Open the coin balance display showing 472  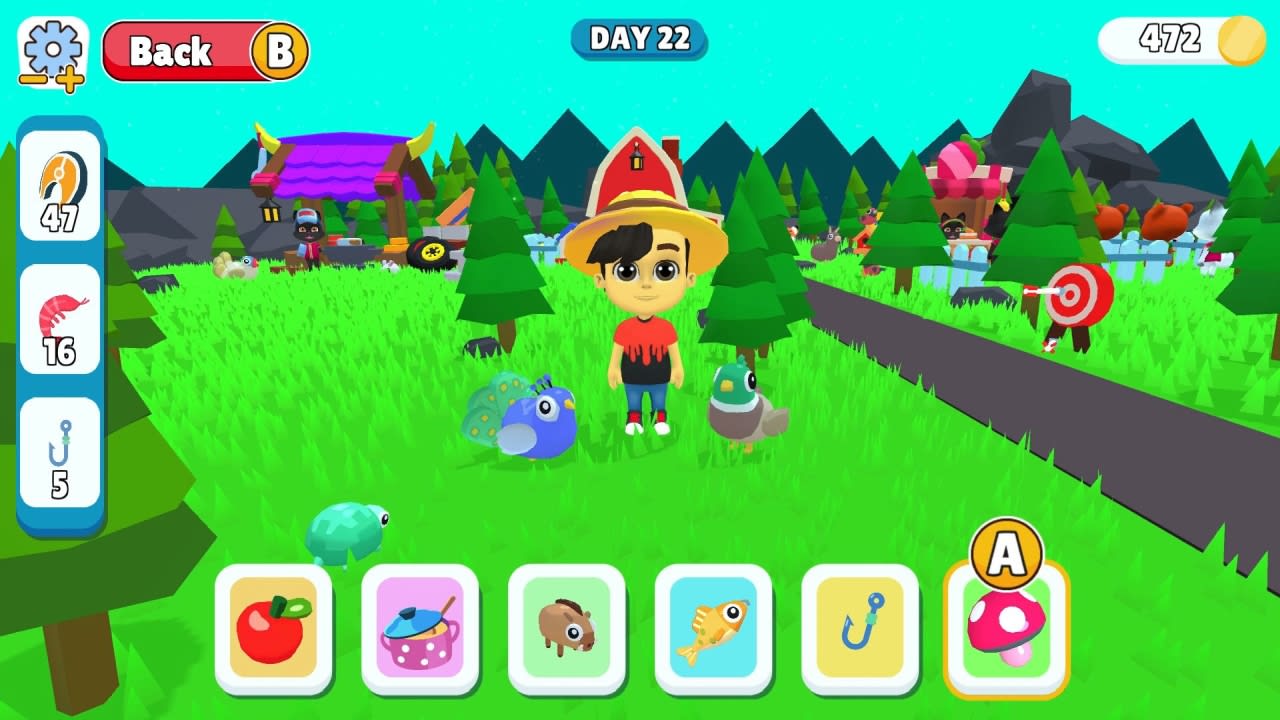pyautogui.click(x=1180, y=41)
